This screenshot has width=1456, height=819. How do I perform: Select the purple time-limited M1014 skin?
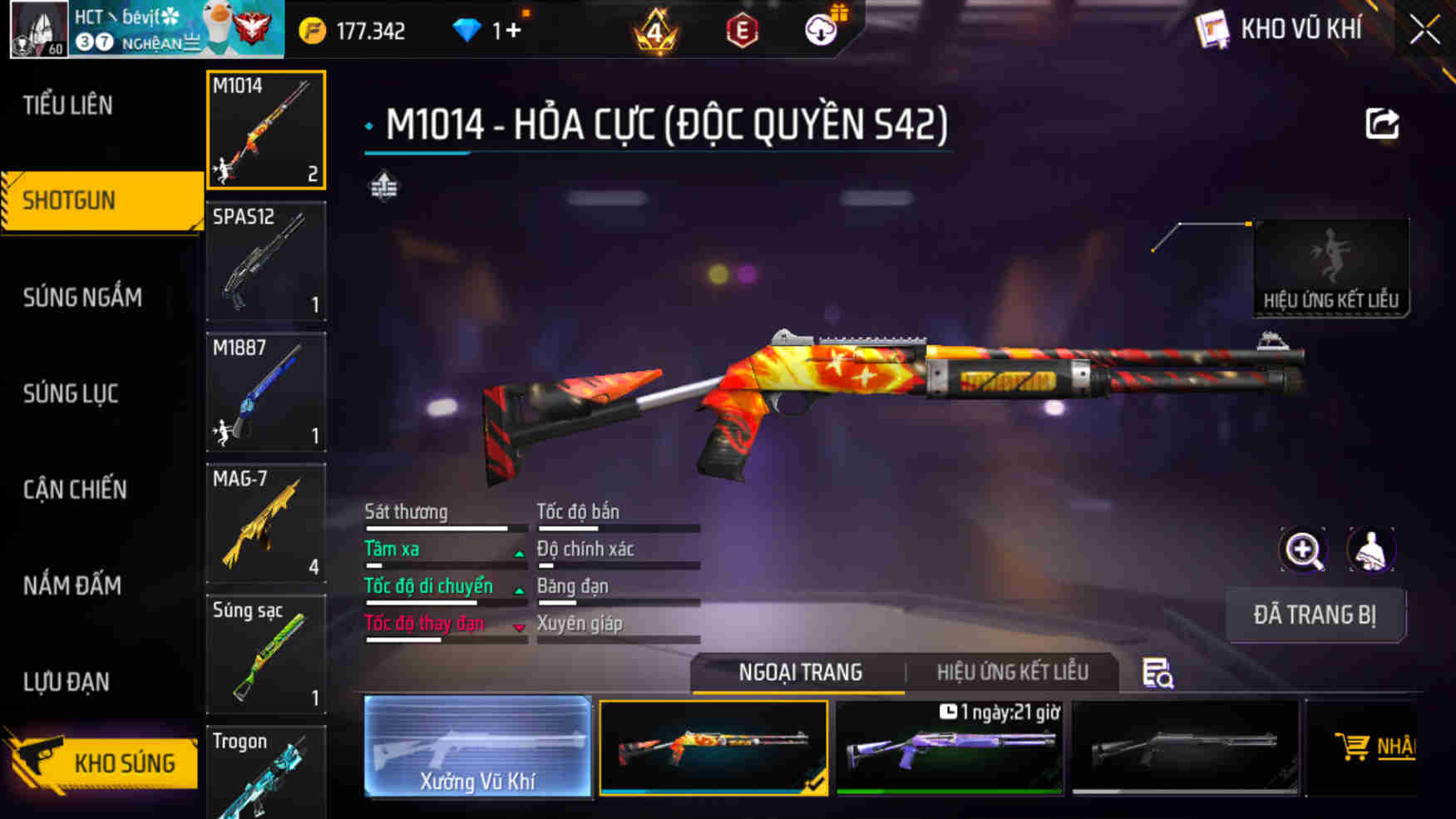point(949,747)
